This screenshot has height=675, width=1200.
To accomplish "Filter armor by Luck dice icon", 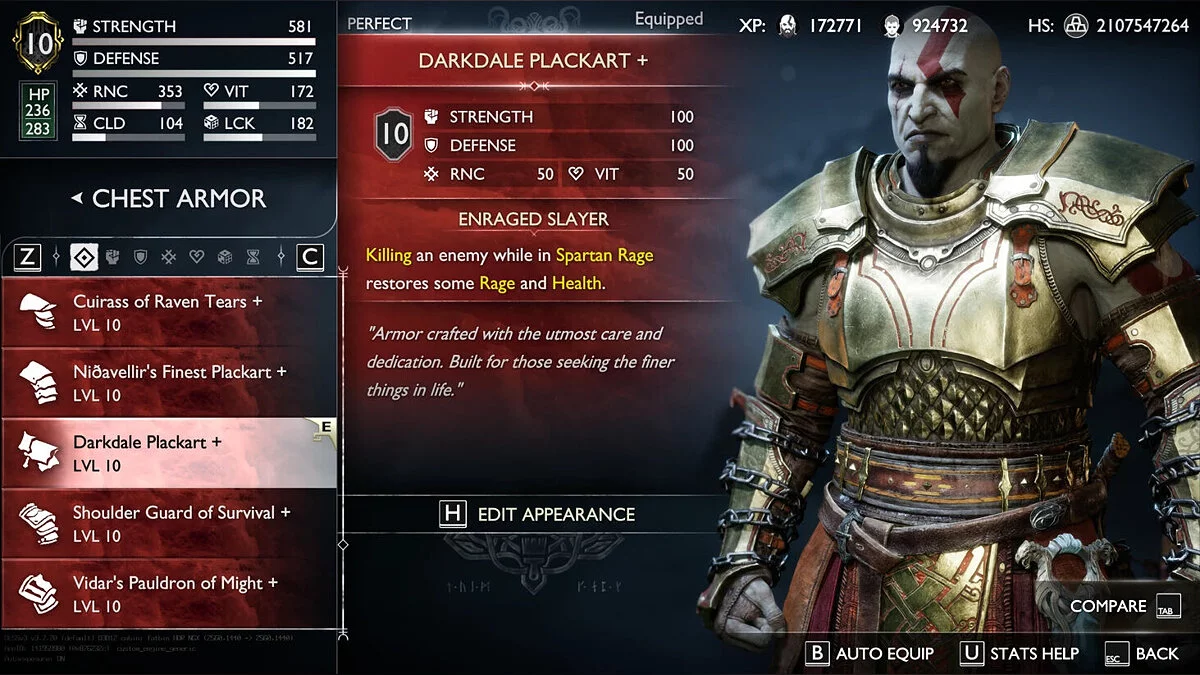I will (x=225, y=257).
